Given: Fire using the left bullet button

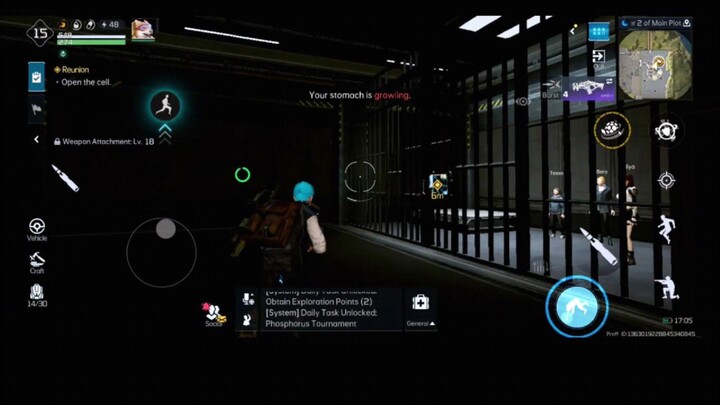Looking at the screenshot, I should tap(65, 178).
